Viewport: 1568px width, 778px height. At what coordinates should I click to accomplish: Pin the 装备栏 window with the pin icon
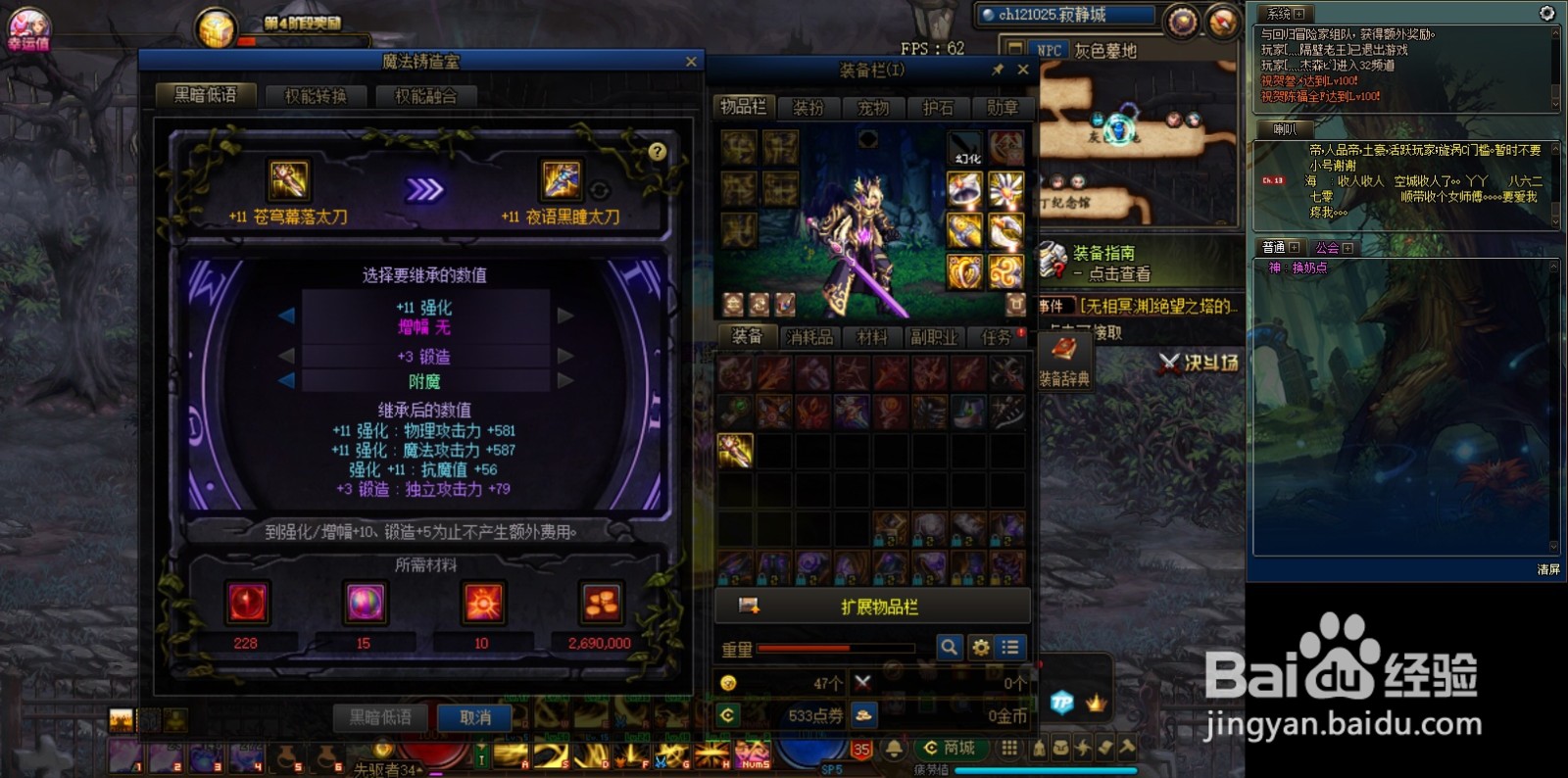click(998, 70)
